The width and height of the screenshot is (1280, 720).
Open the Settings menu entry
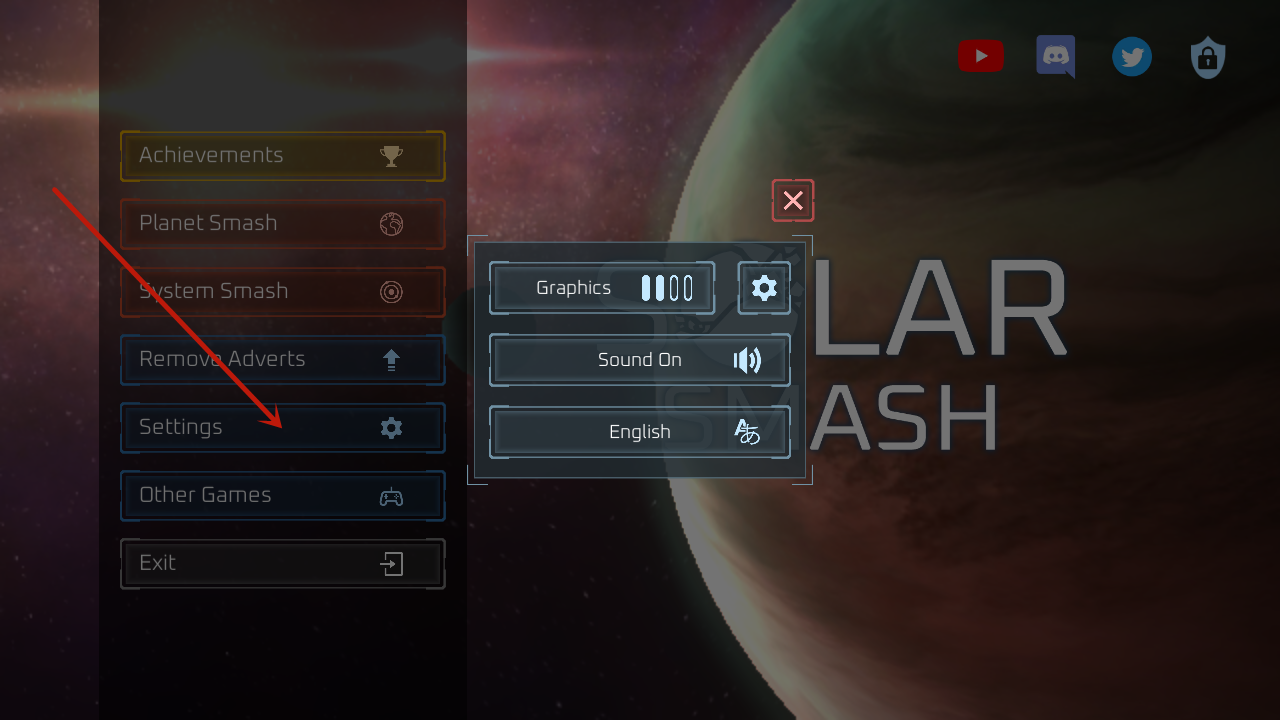pos(282,428)
